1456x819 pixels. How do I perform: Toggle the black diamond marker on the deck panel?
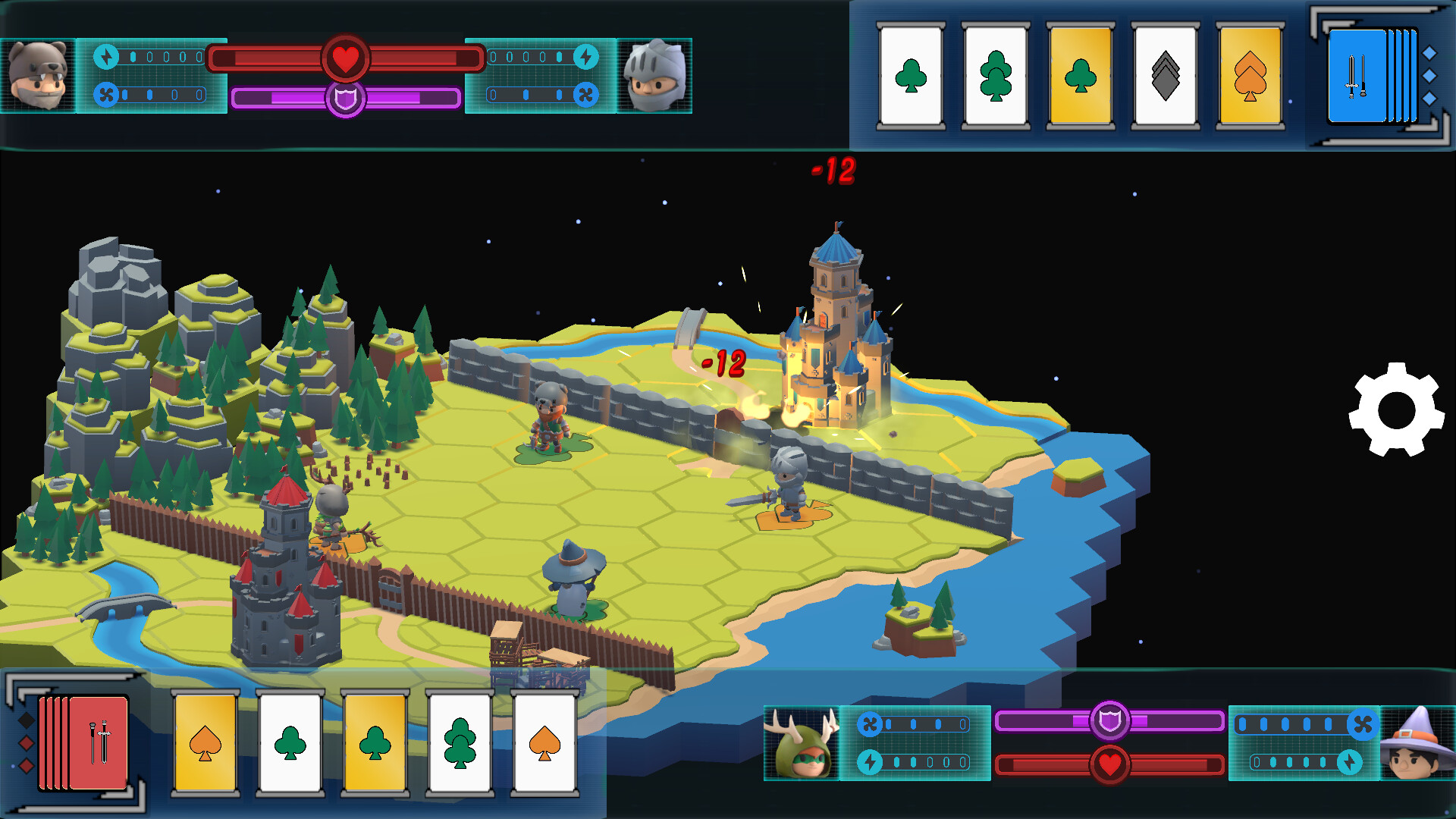tap(26, 721)
